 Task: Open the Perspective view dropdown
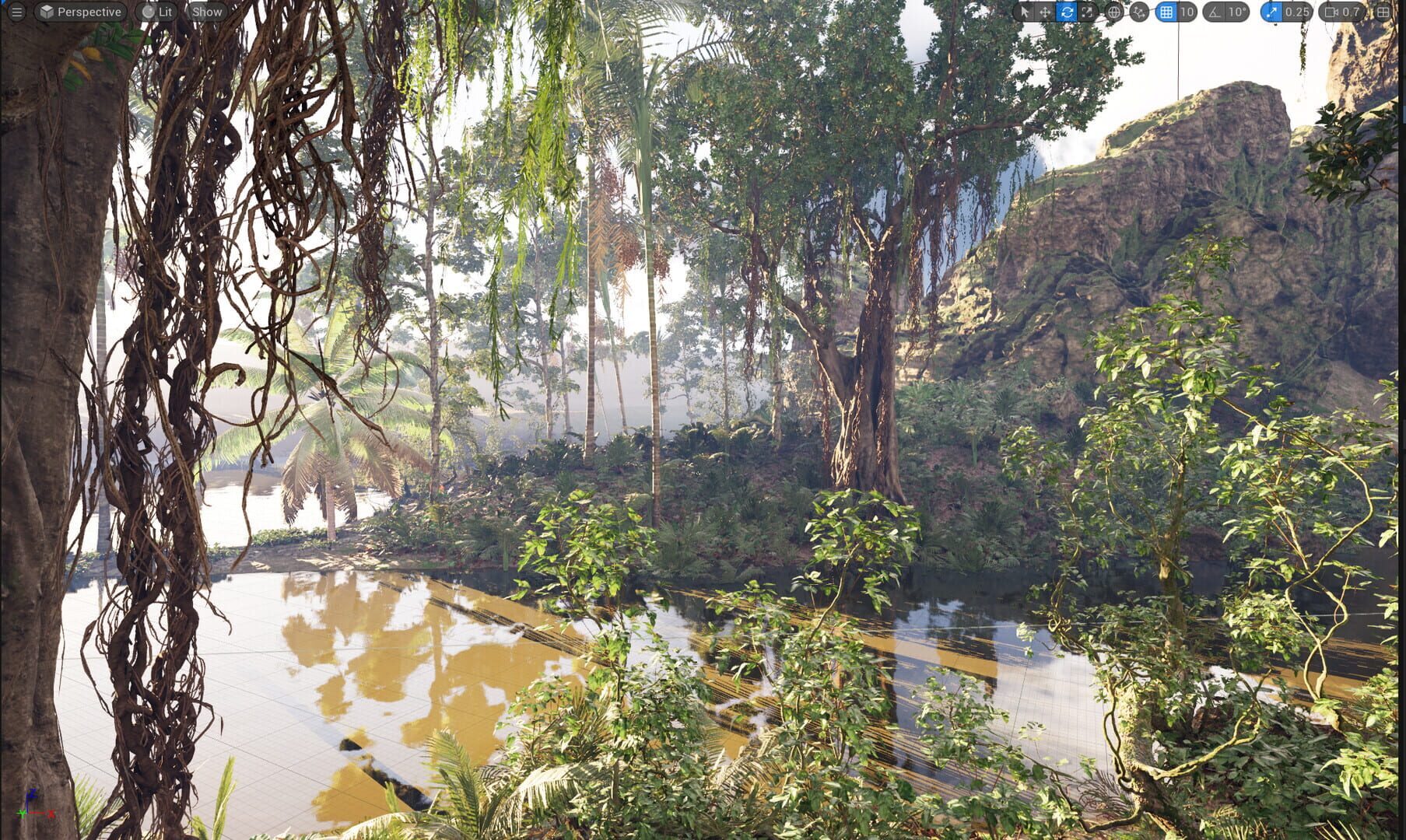point(81,12)
